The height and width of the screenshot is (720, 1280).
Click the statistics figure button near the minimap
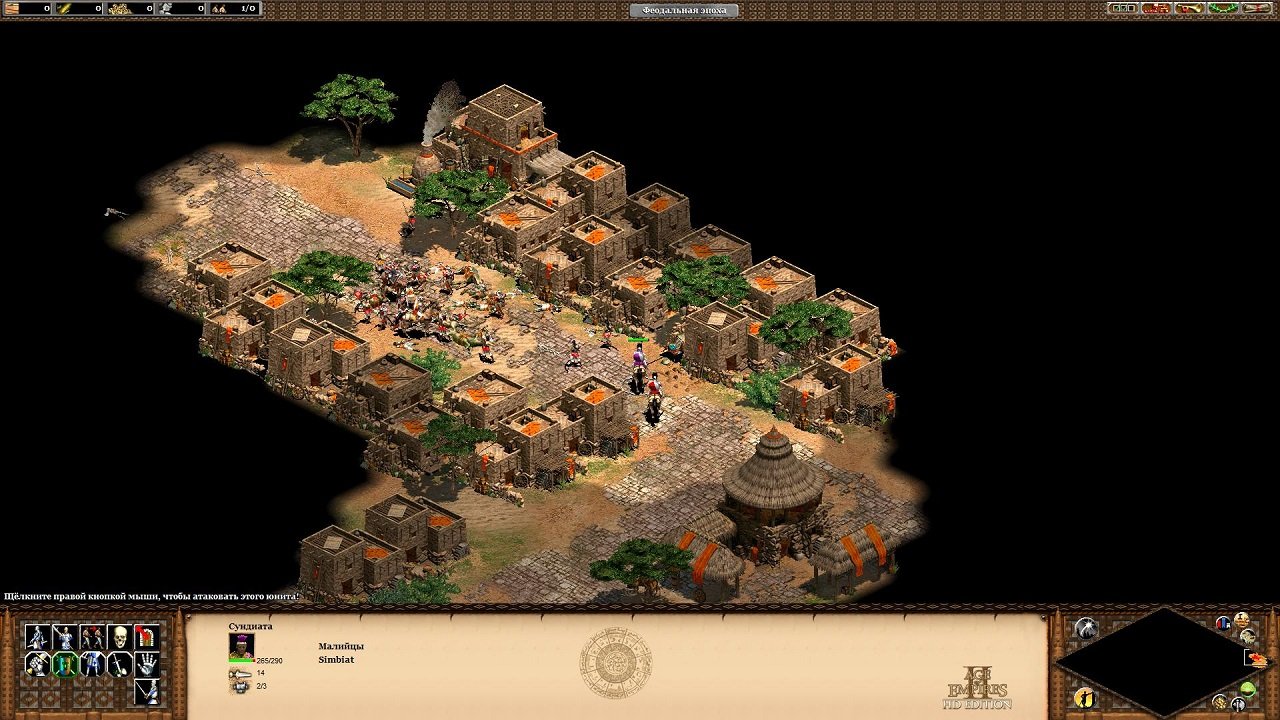(1086, 698)
